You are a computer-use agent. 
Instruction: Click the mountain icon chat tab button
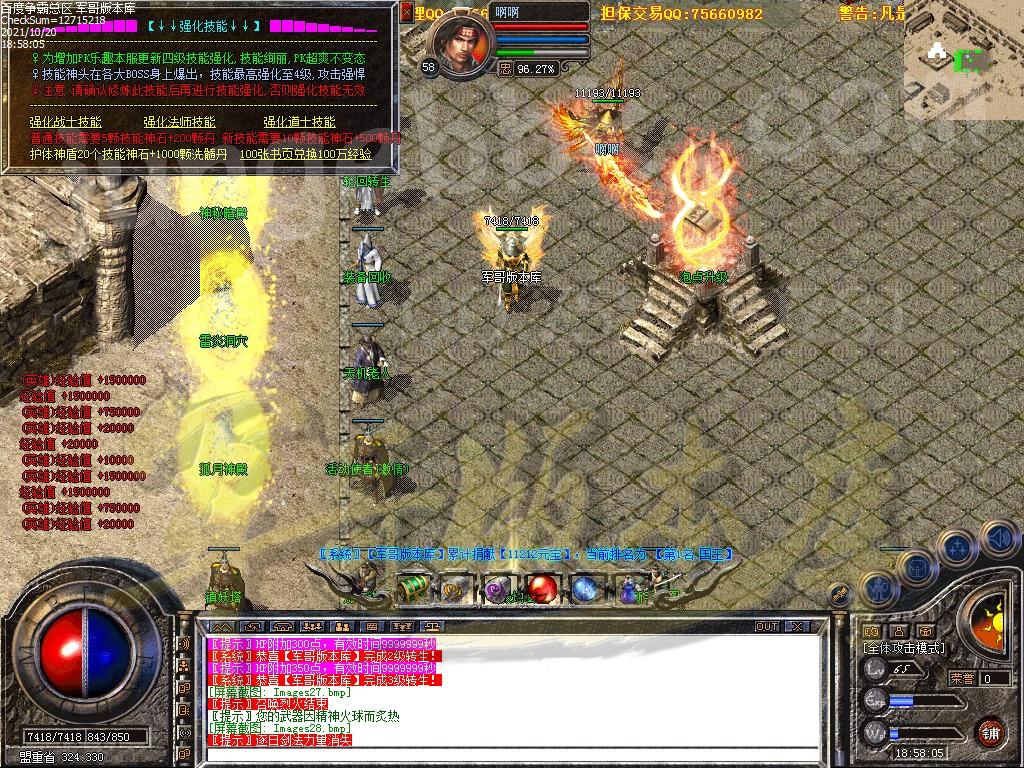click(221, 626)
